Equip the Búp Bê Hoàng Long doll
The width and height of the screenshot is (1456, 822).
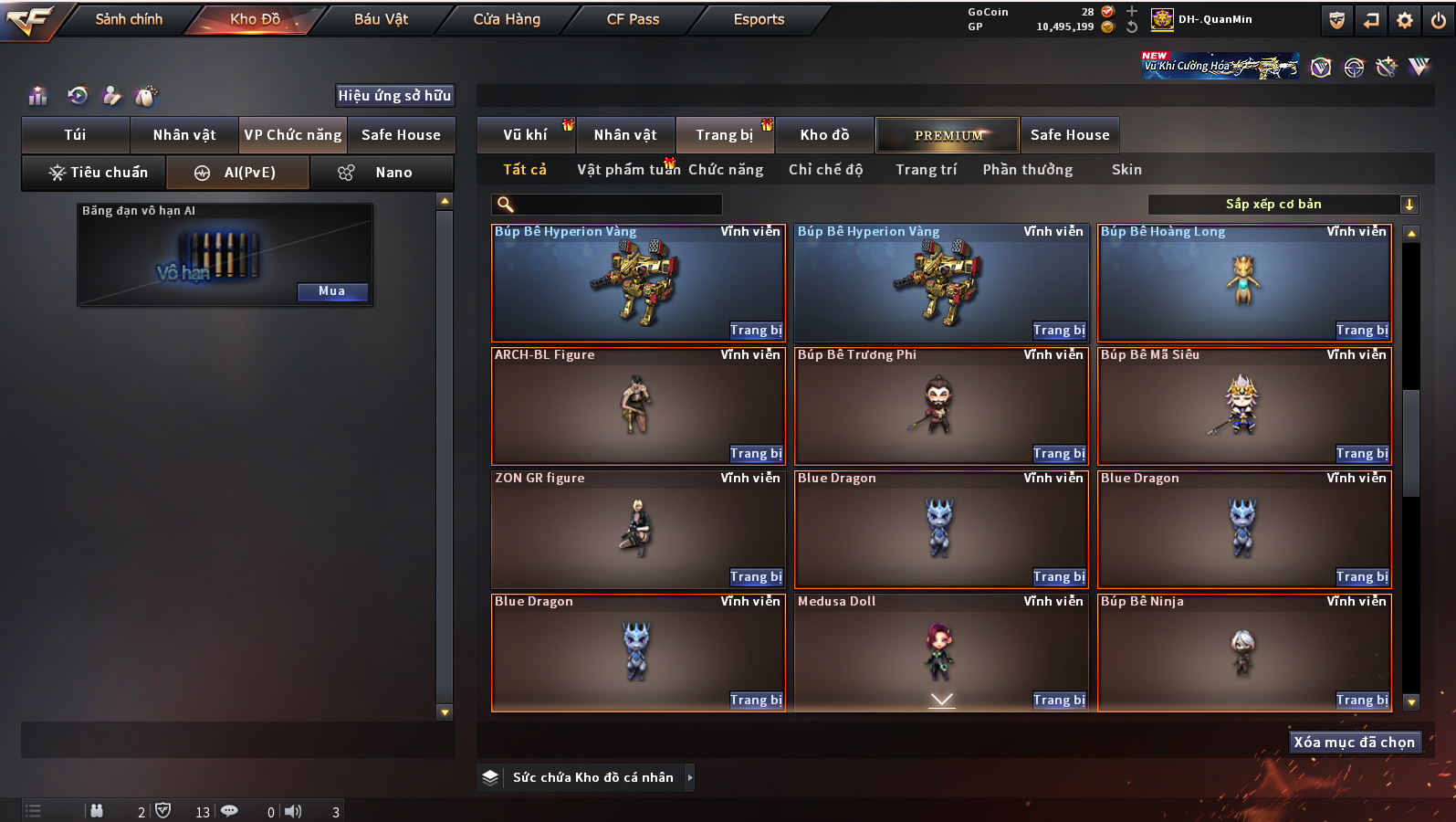tap(1361, 331)
